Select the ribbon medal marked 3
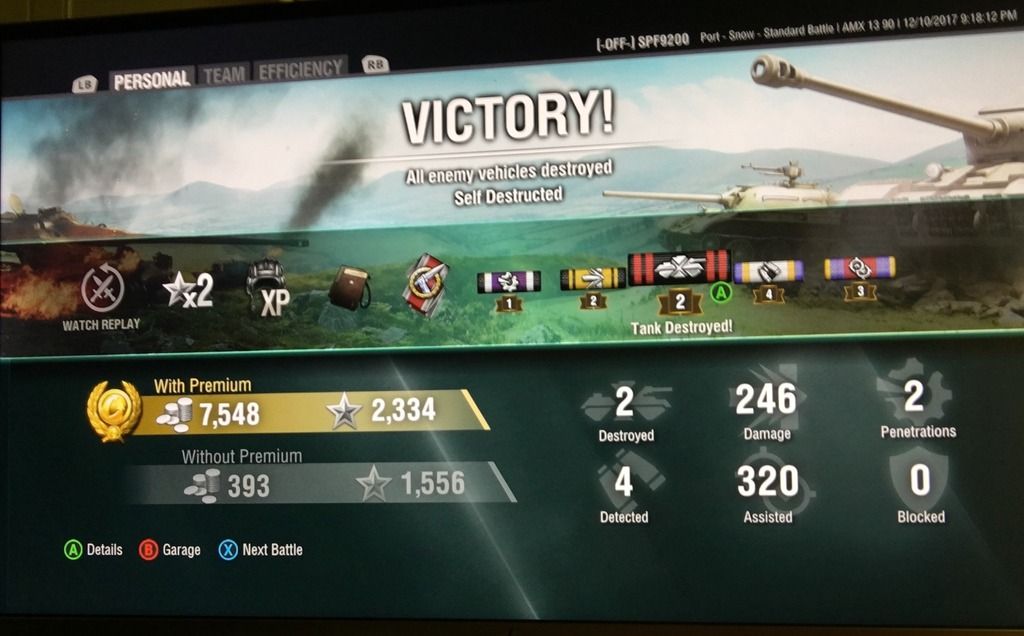 tap(859, 268)
